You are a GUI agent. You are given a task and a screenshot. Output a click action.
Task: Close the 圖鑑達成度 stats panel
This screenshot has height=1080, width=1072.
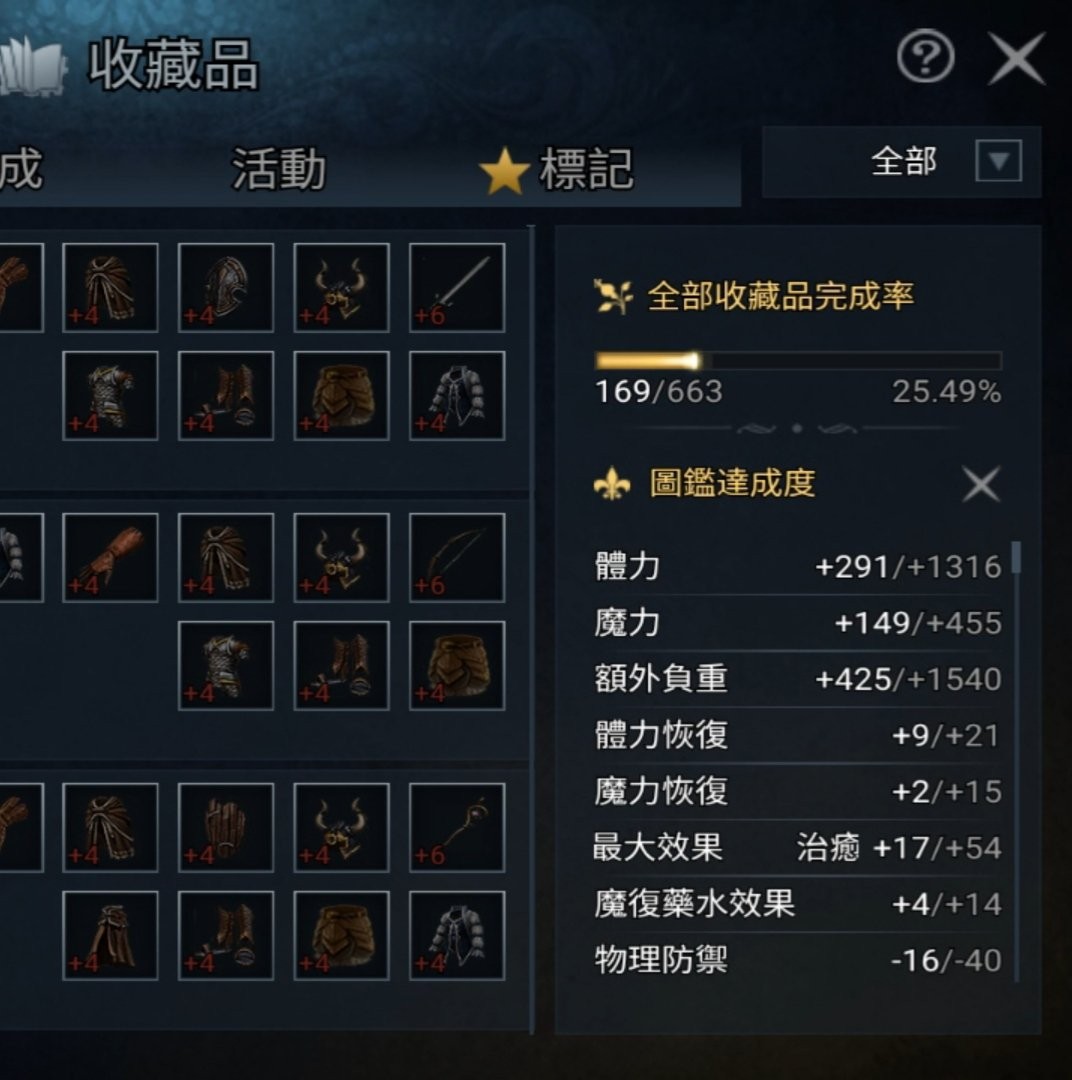coord(980,485)
